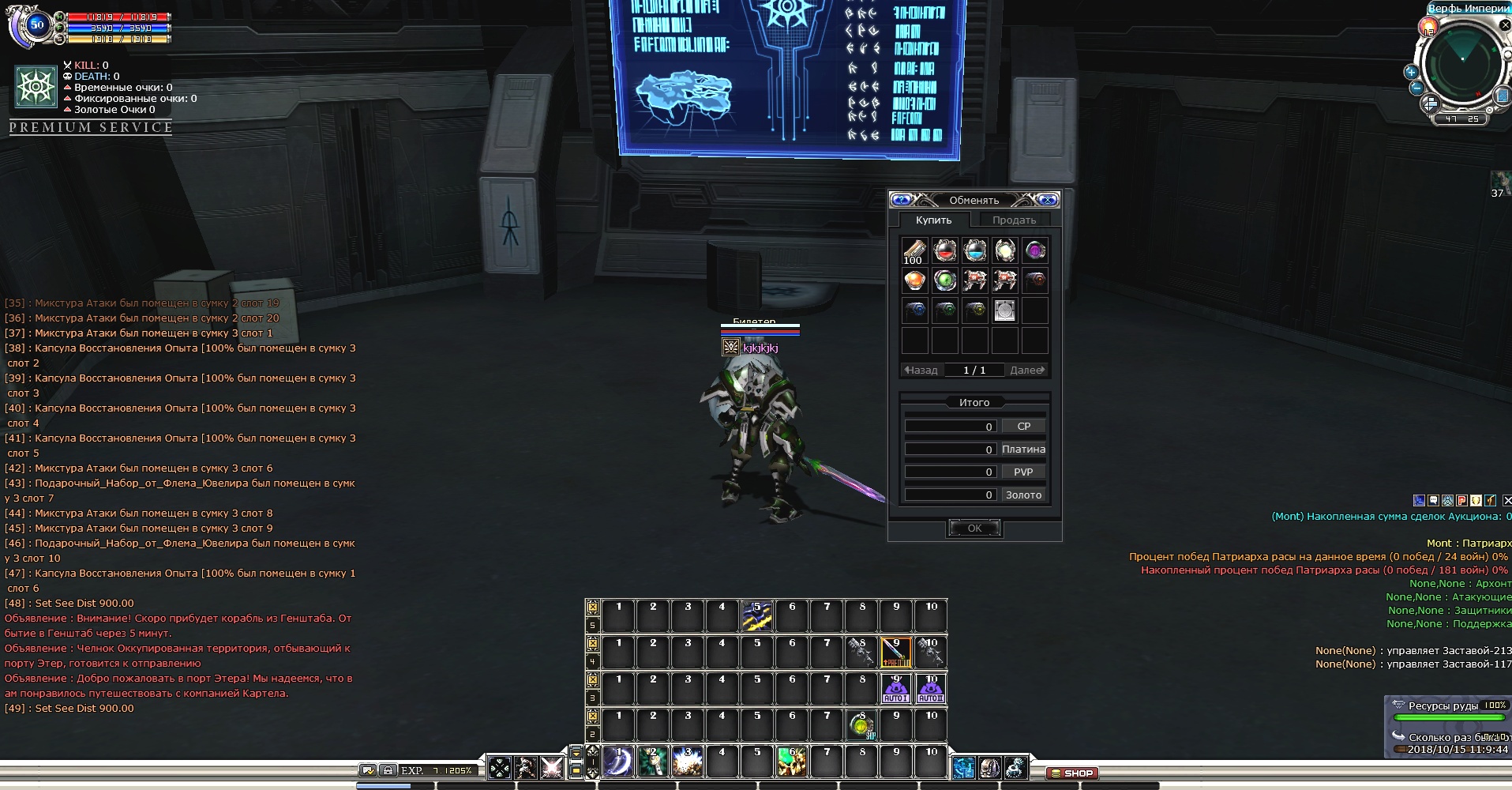Choose the blue potion shop item

coord(974,251)
